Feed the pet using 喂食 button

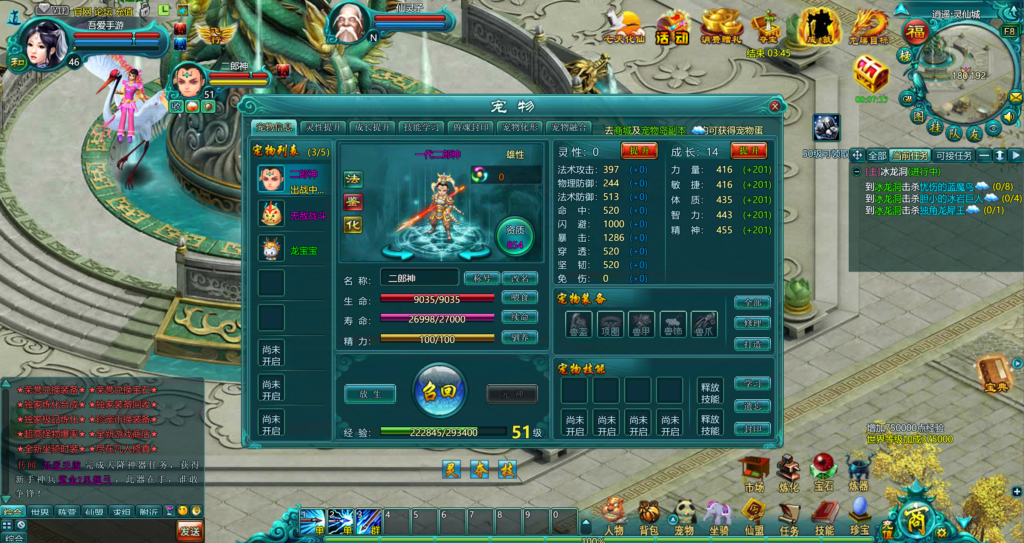[520, 298]
